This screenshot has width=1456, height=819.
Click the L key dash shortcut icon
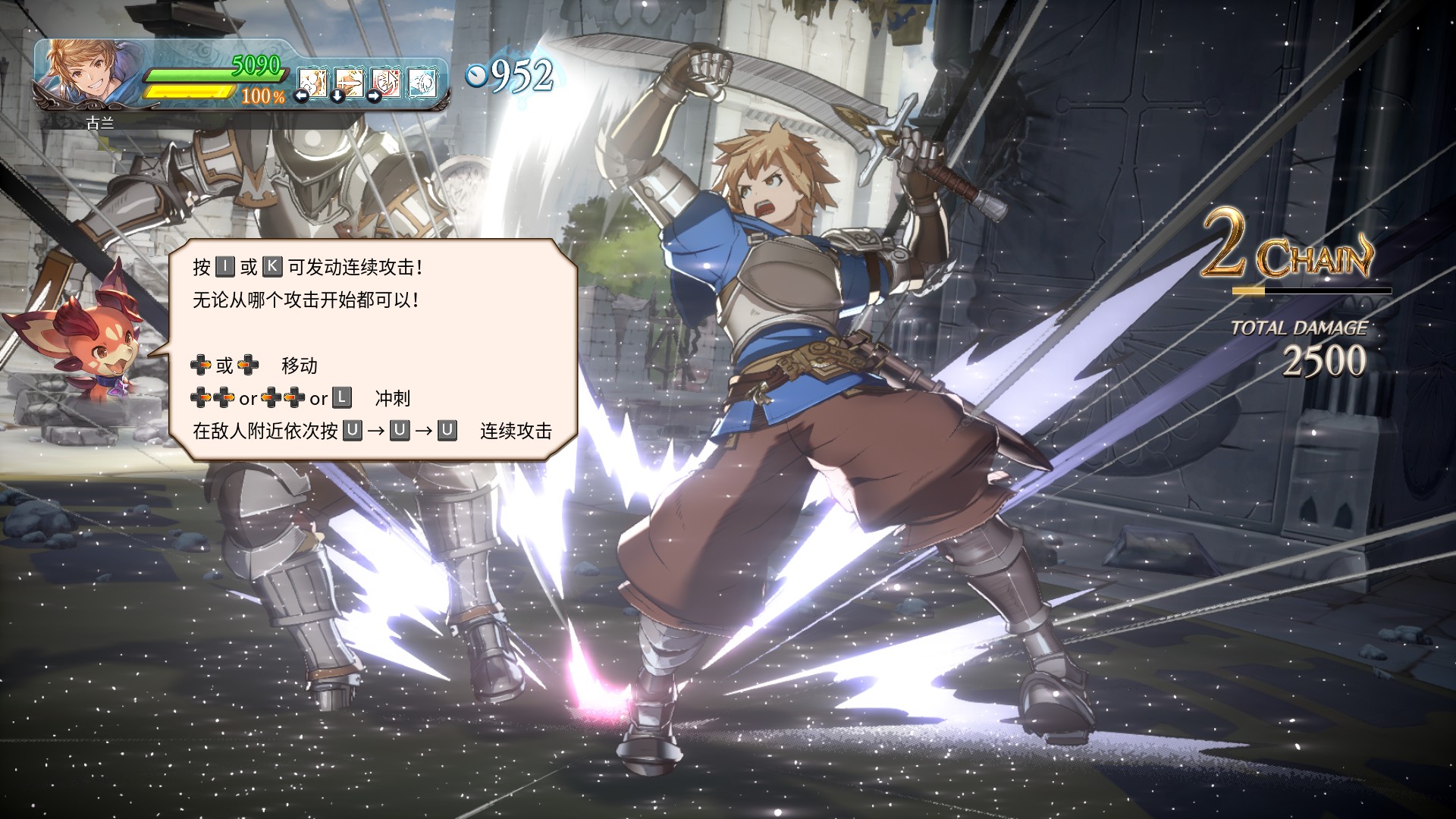coord(343,397)
